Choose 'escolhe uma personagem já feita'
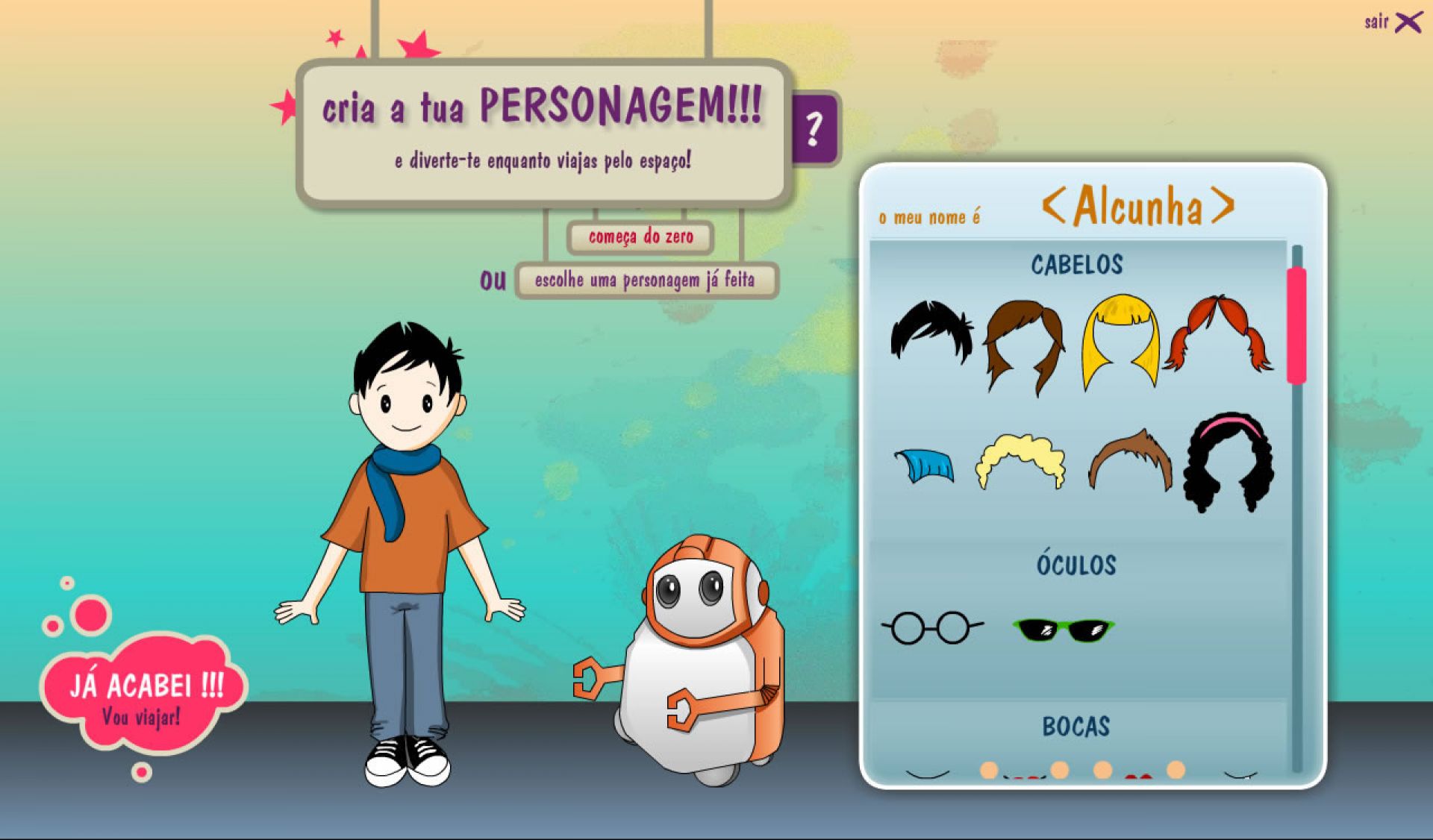 [645, 280]
